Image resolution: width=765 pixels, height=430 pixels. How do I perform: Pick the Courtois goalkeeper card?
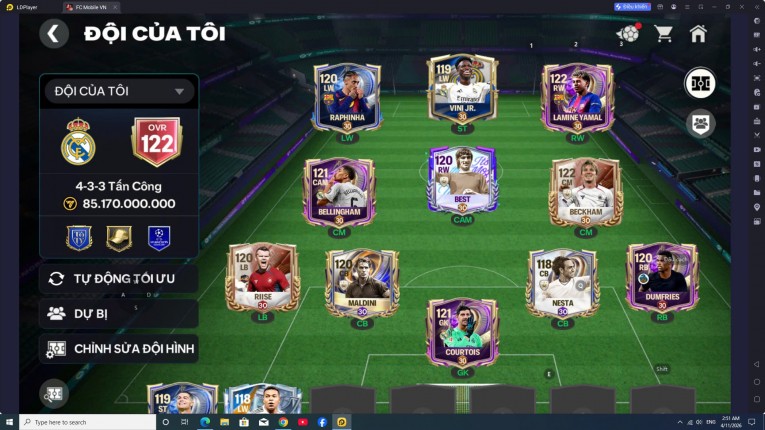pos(462,332)
